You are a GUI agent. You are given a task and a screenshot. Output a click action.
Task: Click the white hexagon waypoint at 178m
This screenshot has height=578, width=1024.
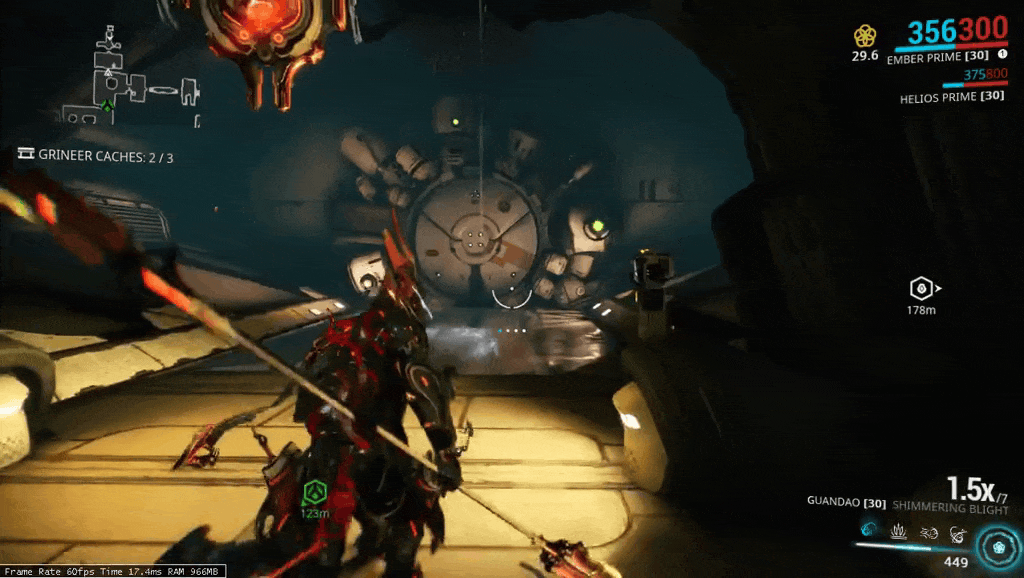coord(920,290)
